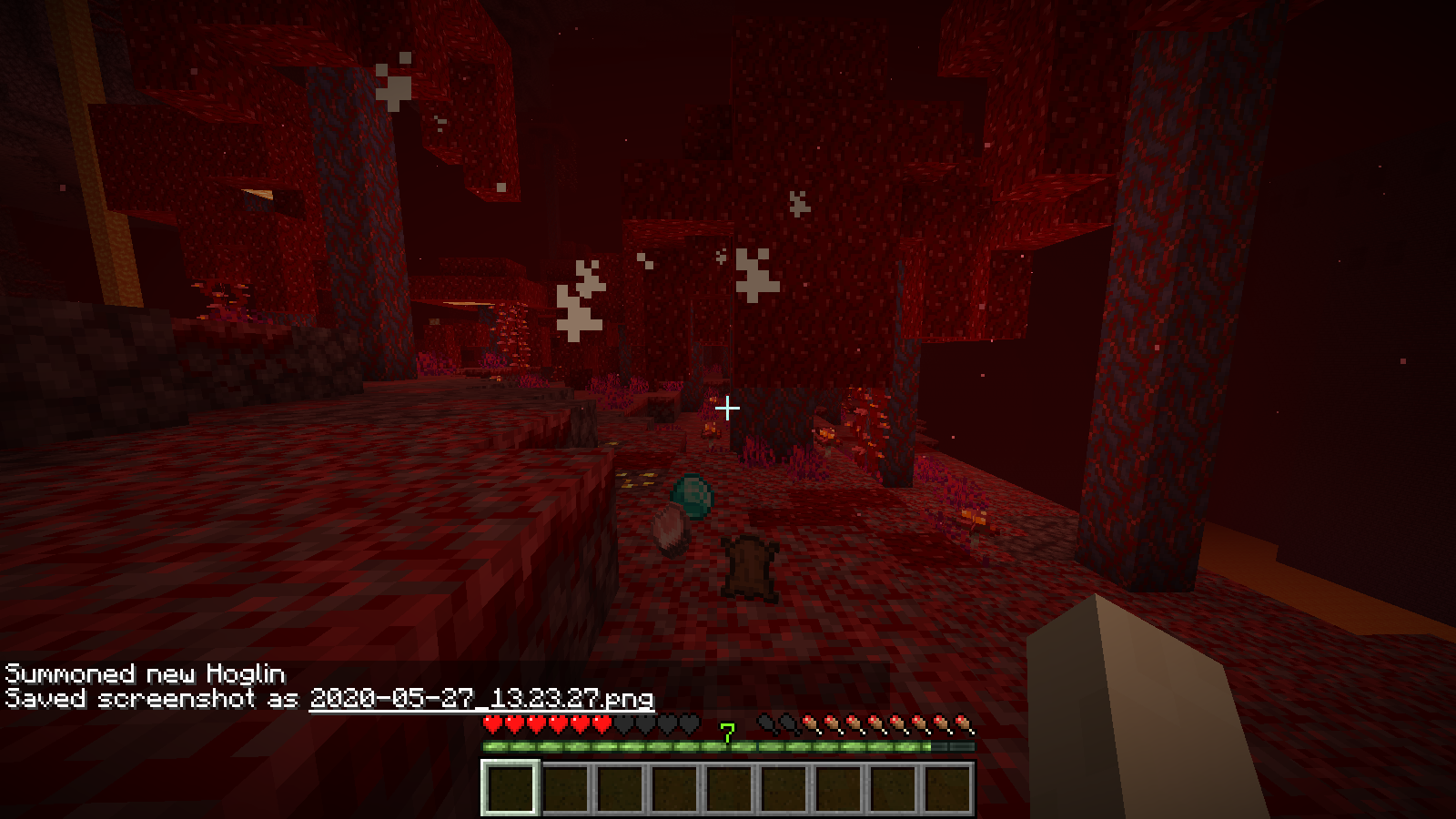Open the saved screenshot file link

click(481, 698)
